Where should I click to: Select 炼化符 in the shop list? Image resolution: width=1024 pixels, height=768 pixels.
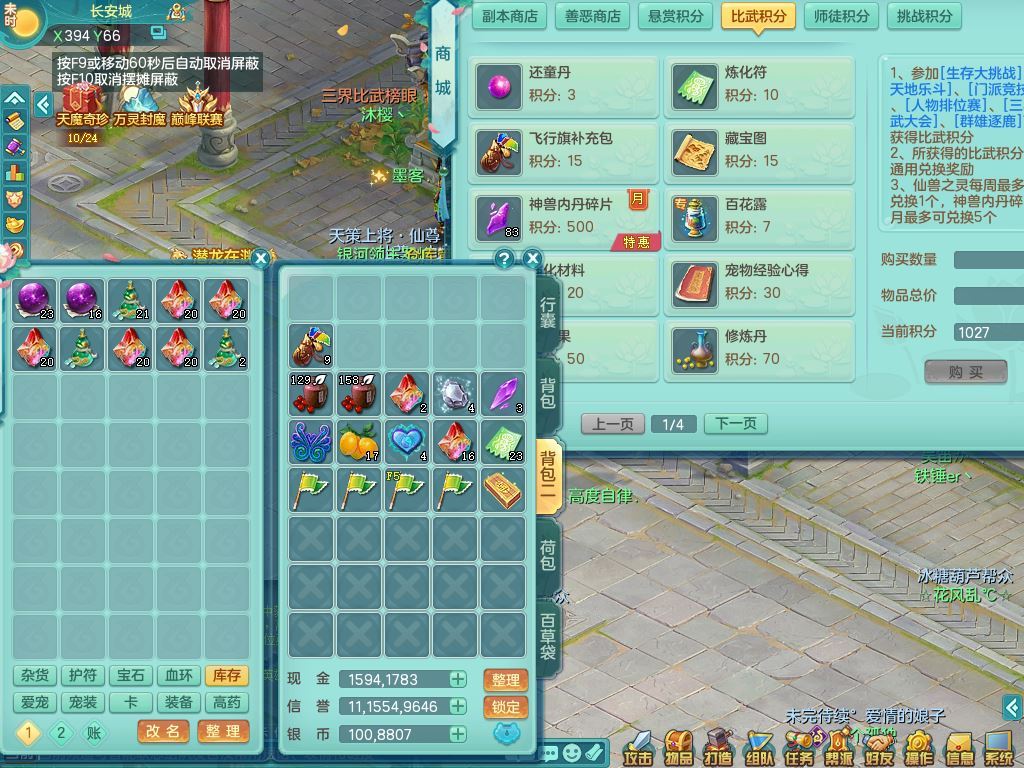pos(760,84)
